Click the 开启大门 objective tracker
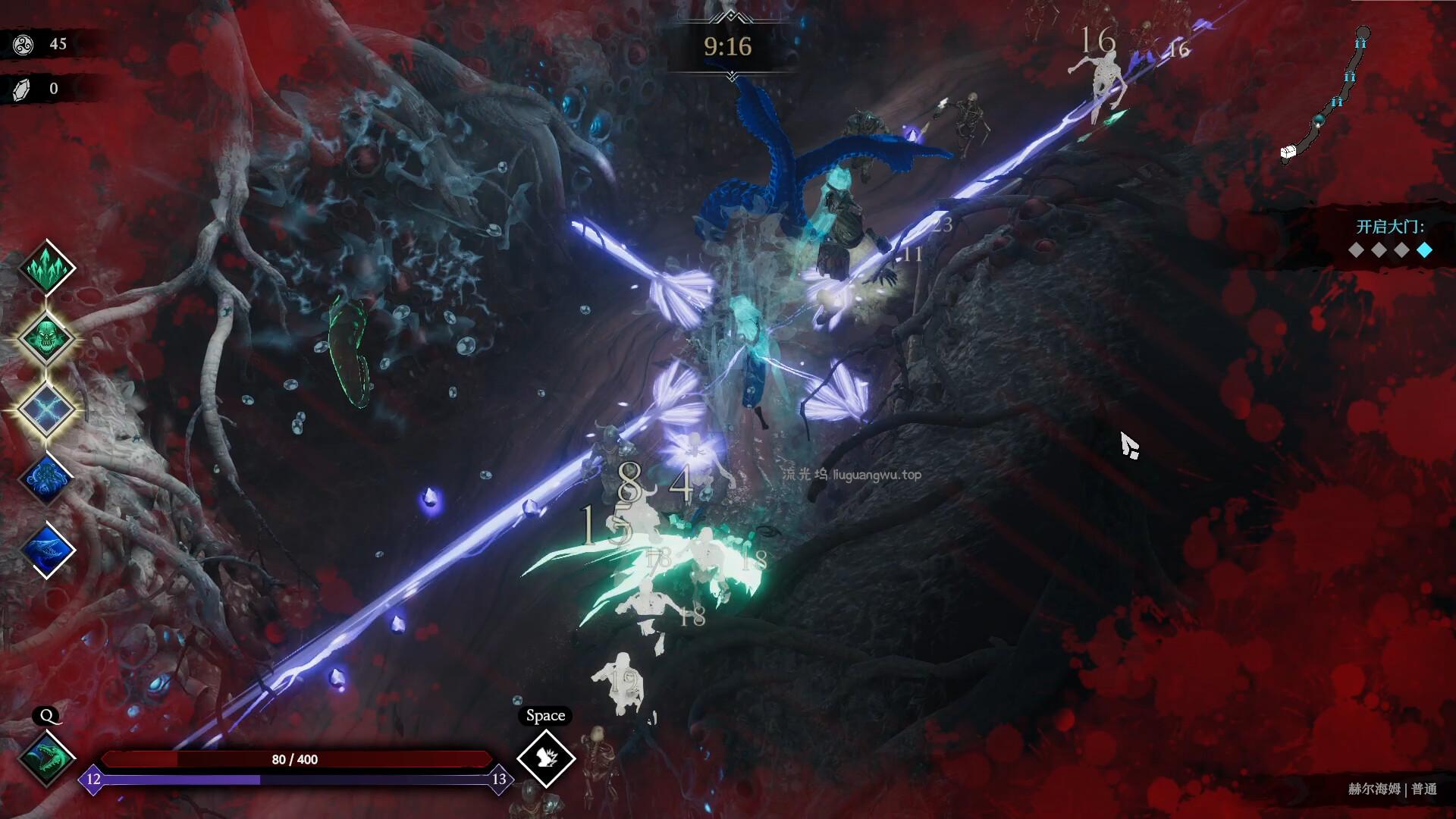1456x819 pixels. coord(1390,237)
